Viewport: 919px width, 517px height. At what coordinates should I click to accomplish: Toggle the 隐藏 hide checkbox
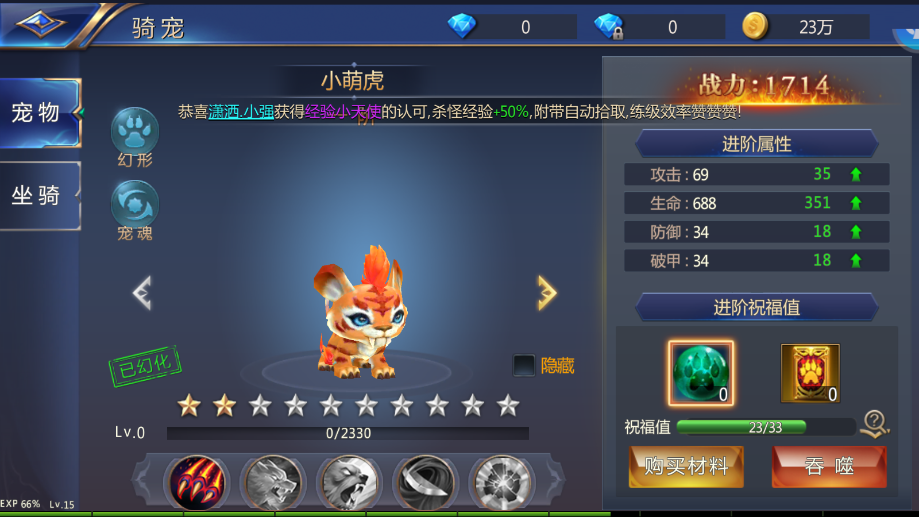tap(524, 366)
